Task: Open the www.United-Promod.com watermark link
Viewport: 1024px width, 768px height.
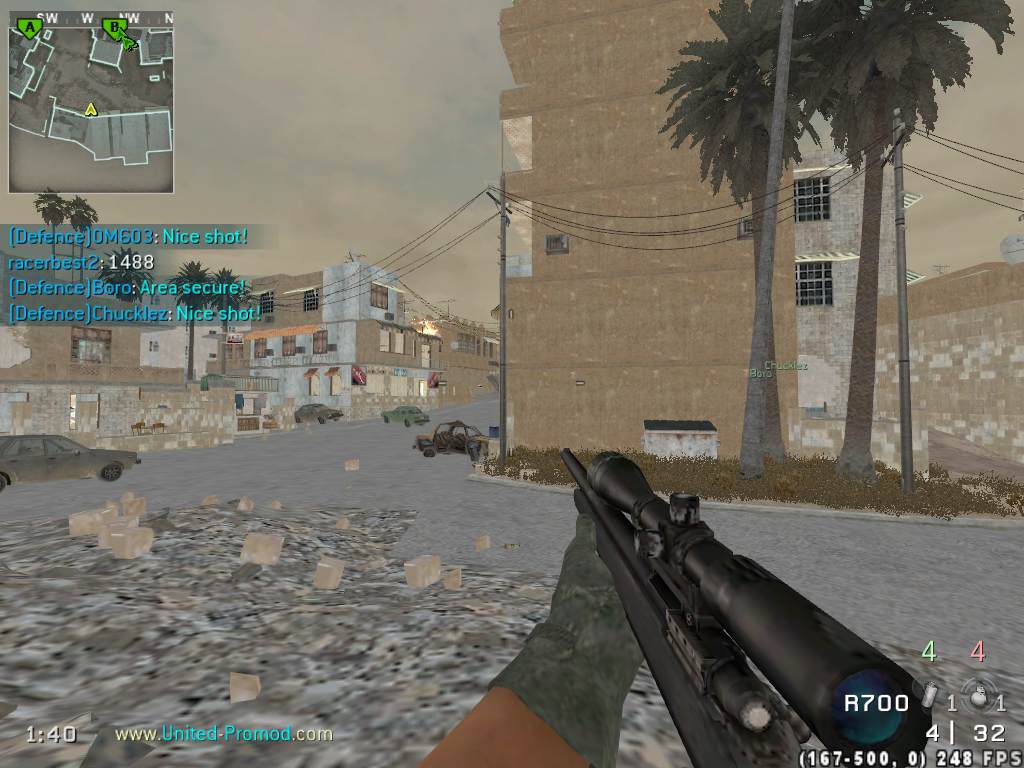Action: tap(223, 734)
